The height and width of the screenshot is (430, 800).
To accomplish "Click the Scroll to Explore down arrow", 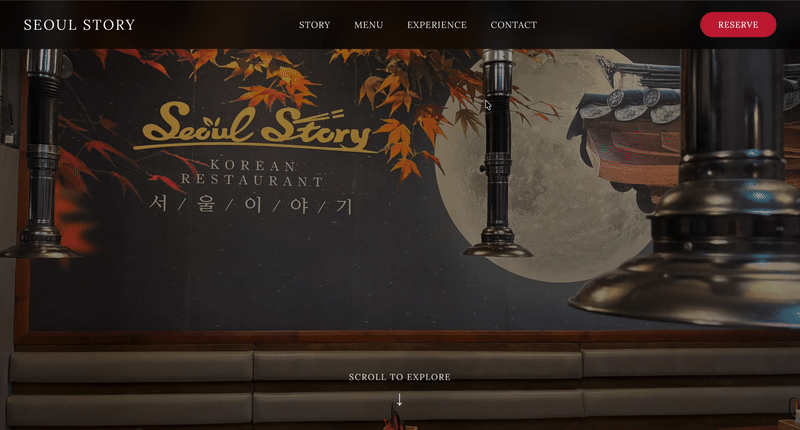I will coord(400,399).
